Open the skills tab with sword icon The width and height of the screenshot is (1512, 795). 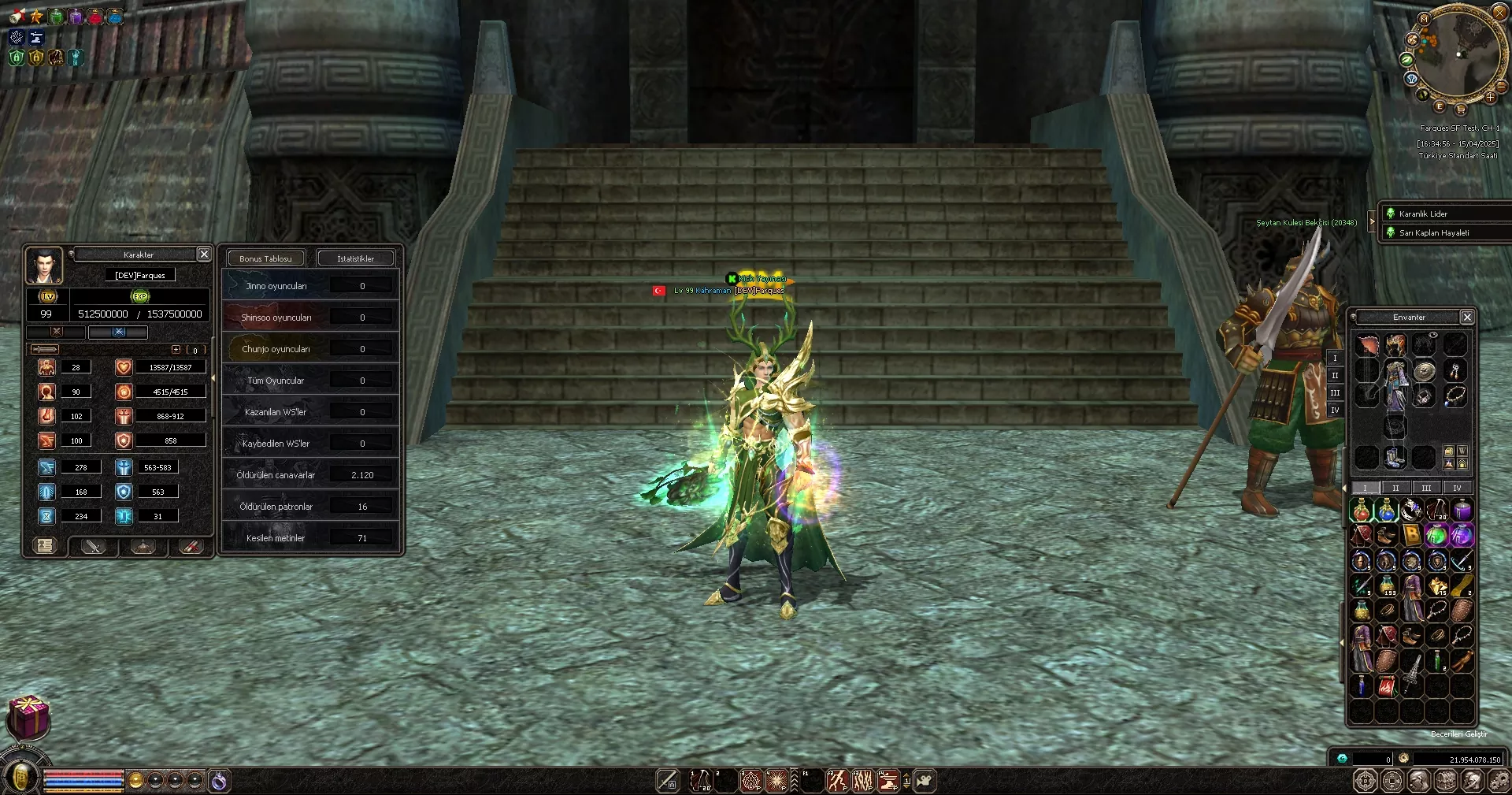point(94,546)
